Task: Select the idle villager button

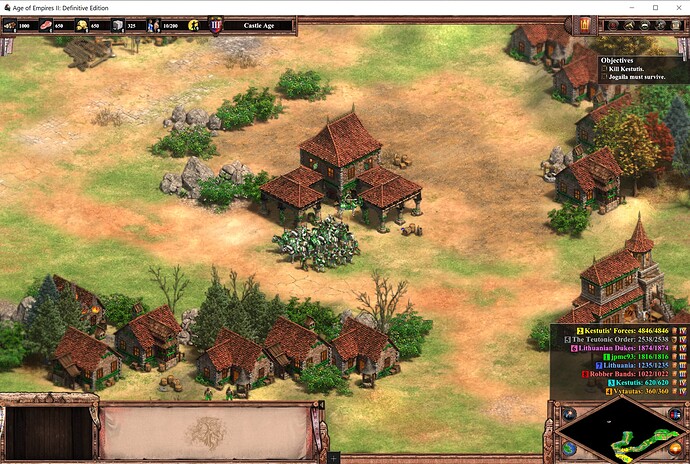Action: coord(193,25)
